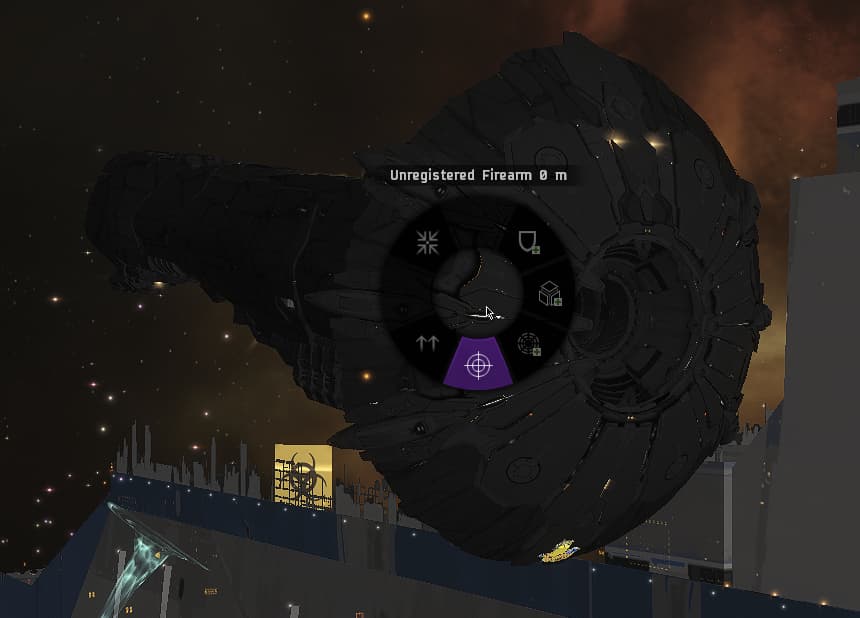Pick the stacked cubes icon in the radial menu
This screenshot has height=618, width=860.
click(x=549, y=293)
